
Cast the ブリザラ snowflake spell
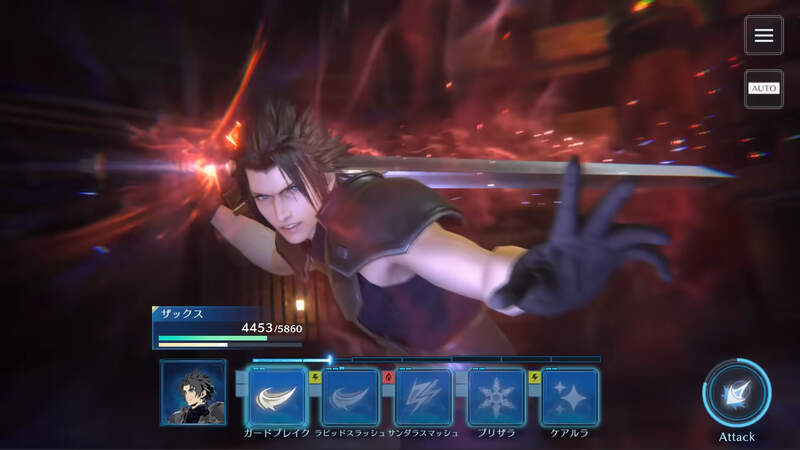(497, 396)
